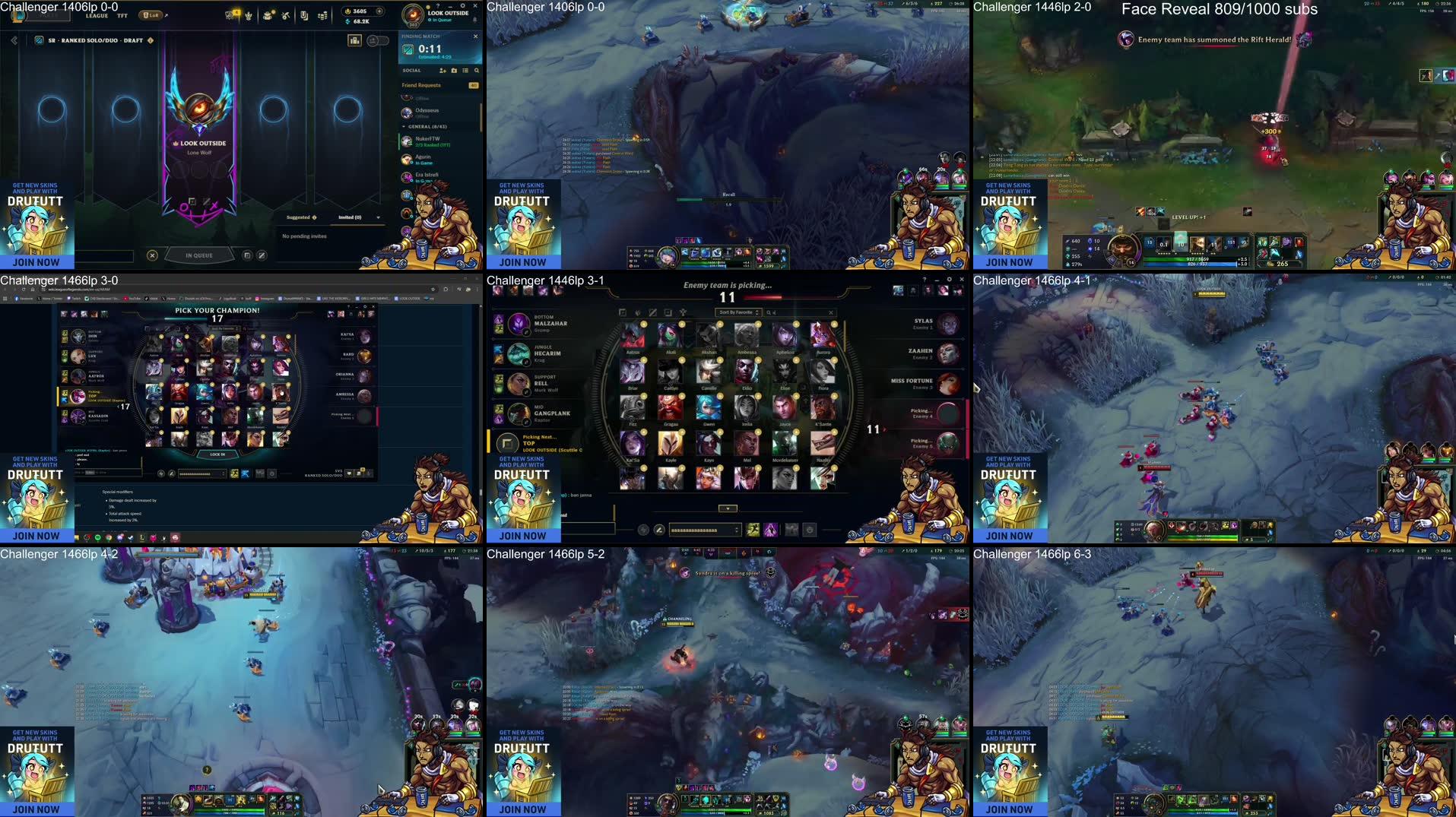The width and height of the screenshot is (1456, 817).
Task: Switch to the TFT tab
Action: click(x=122, y=15)
